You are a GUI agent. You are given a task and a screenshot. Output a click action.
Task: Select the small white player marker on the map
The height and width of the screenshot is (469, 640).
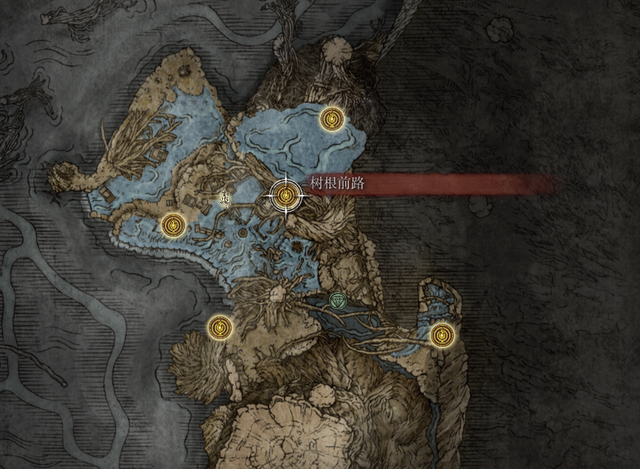click(x=224, y=199)
